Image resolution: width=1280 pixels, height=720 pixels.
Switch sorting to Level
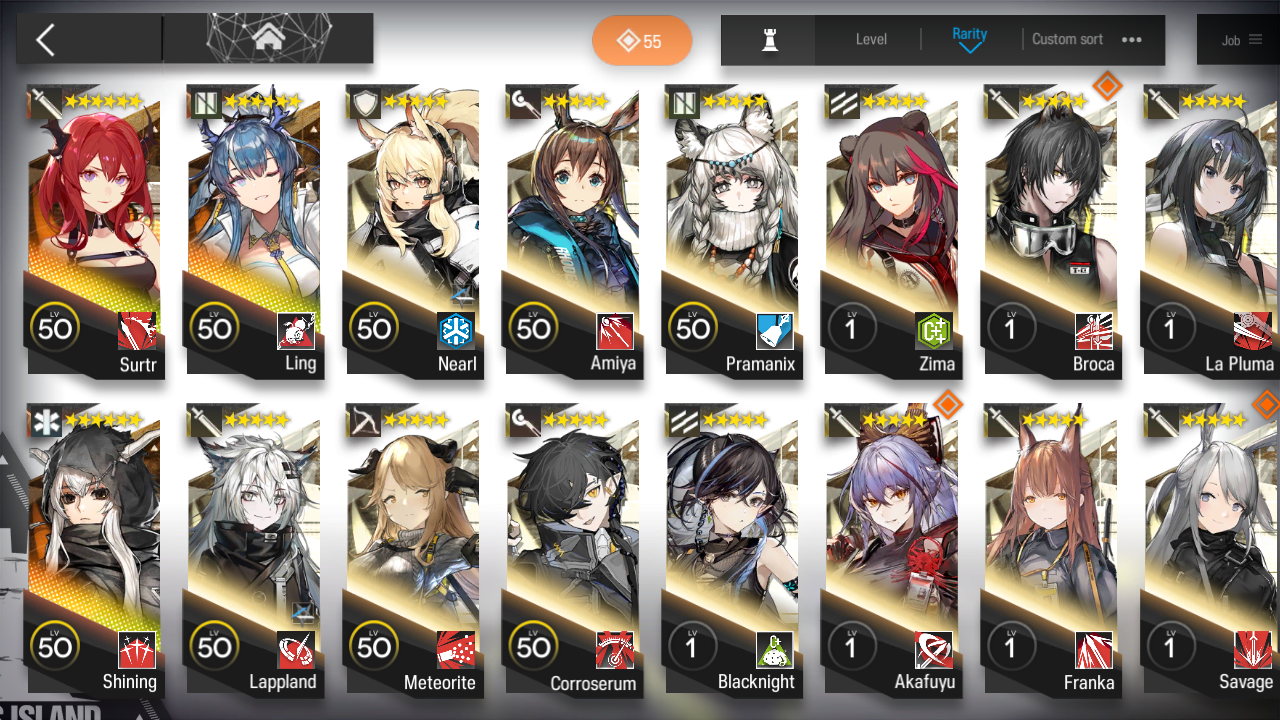870,40
